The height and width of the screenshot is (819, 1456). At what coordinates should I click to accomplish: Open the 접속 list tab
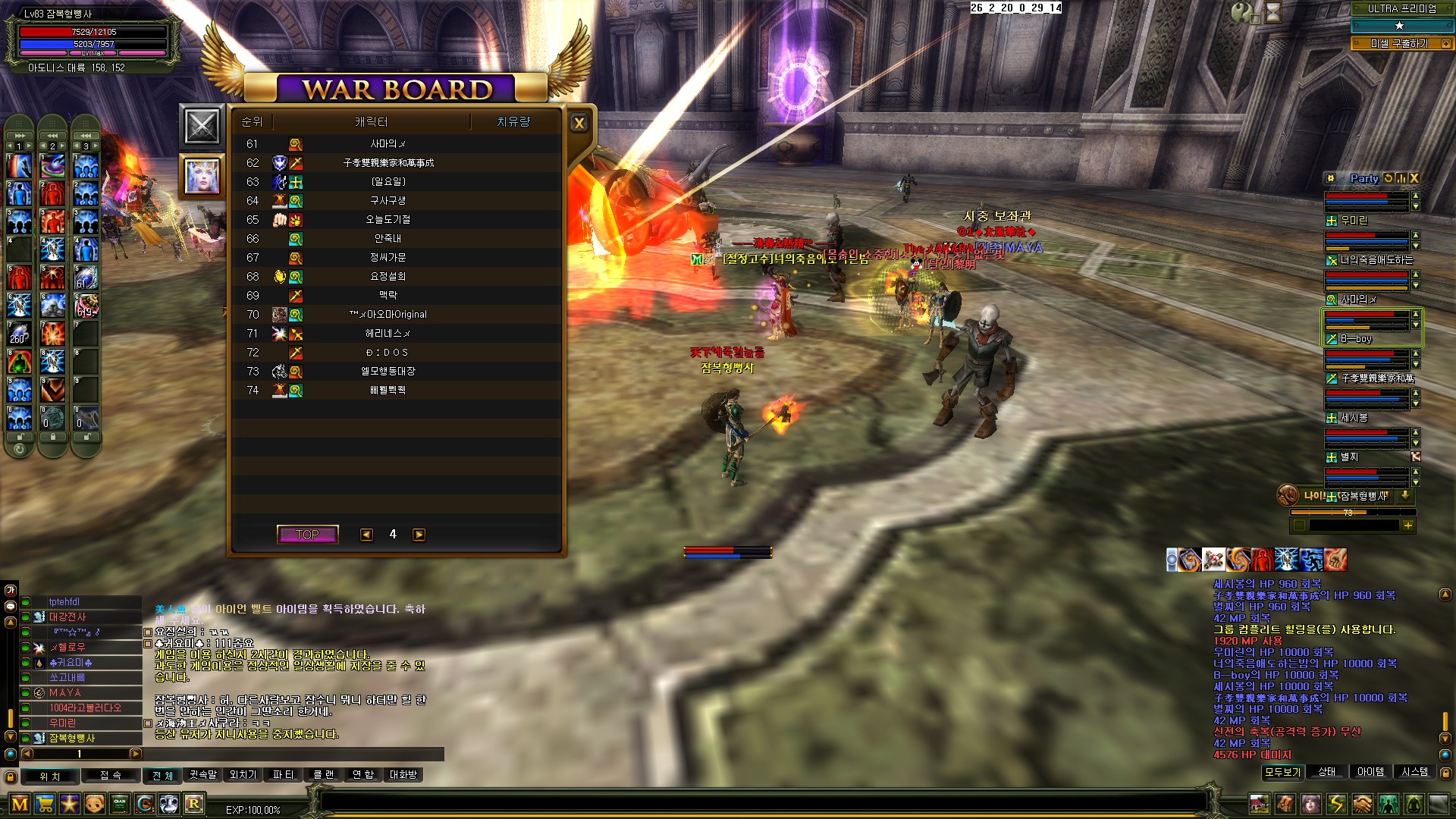(111, 776)
